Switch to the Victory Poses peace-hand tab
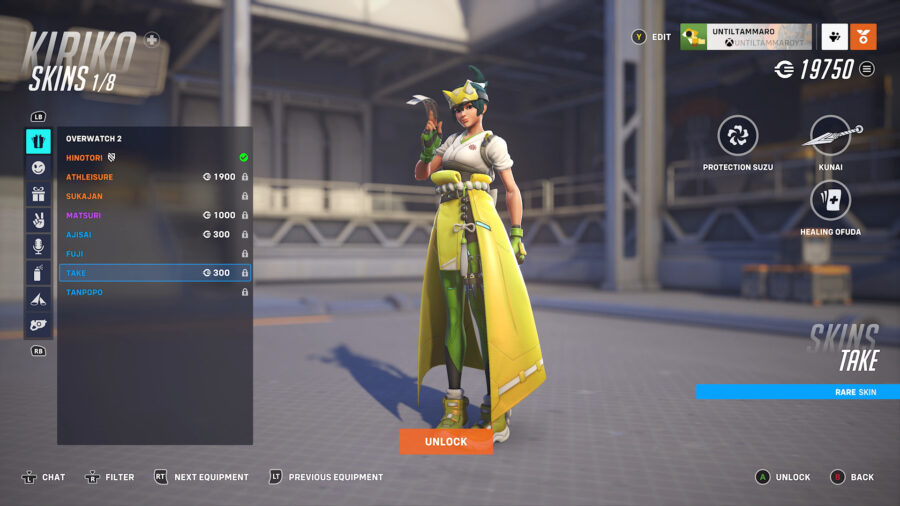 pyautogui.click(x=38, y=220)
